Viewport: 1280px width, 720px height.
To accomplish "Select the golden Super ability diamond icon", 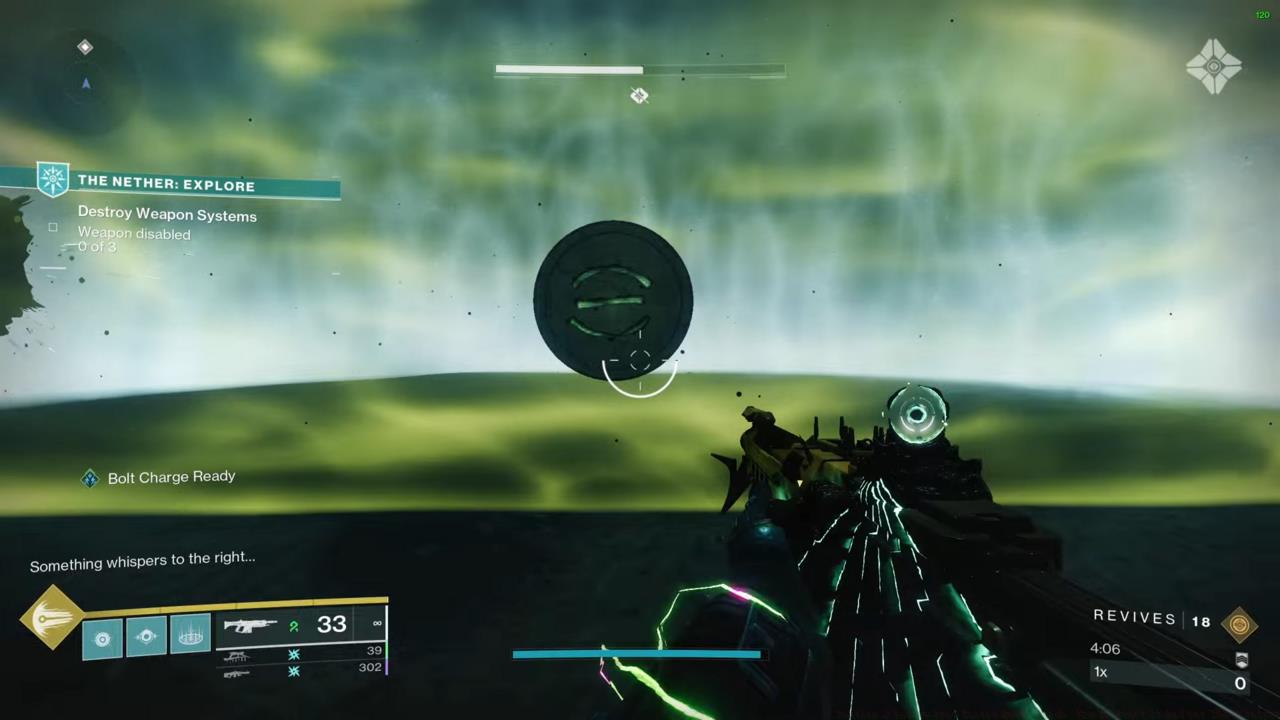I will coord(52,620).
